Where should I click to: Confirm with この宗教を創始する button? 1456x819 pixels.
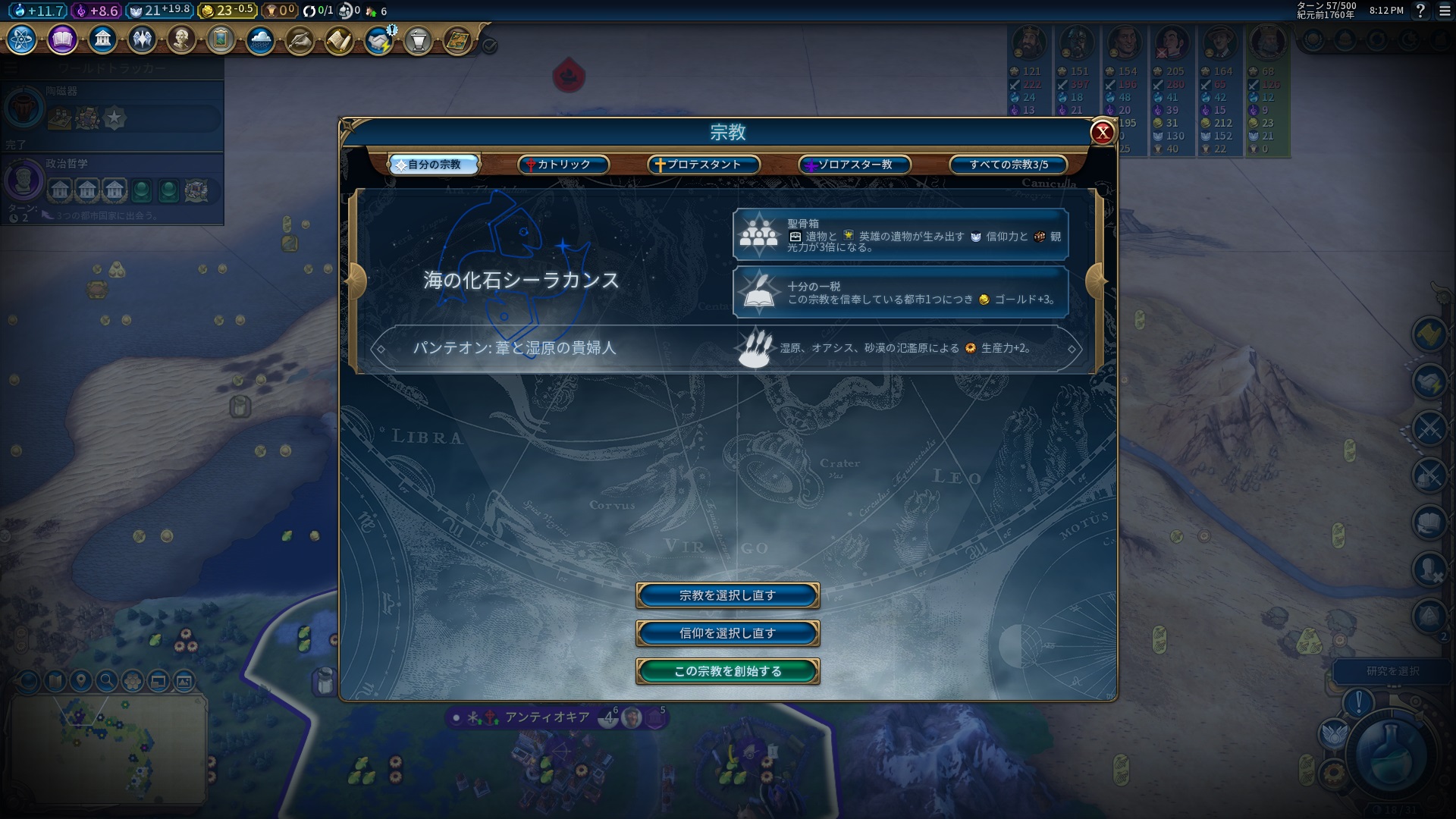point(727,671)
